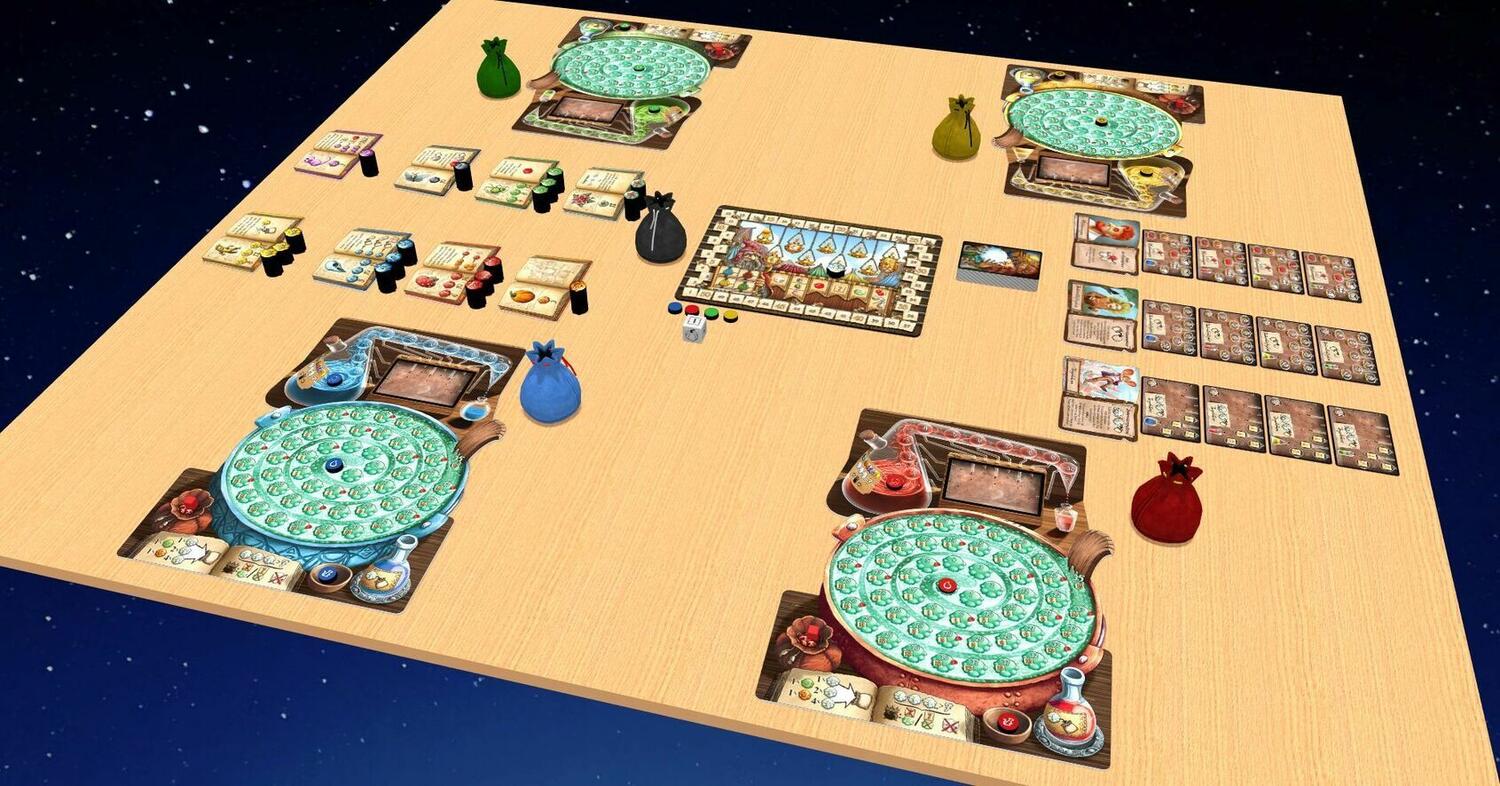This screenshot has width=1500, height=786.
Task: Select the purple ingredient book
Action: pyautogui.click(x=337, y=155)
